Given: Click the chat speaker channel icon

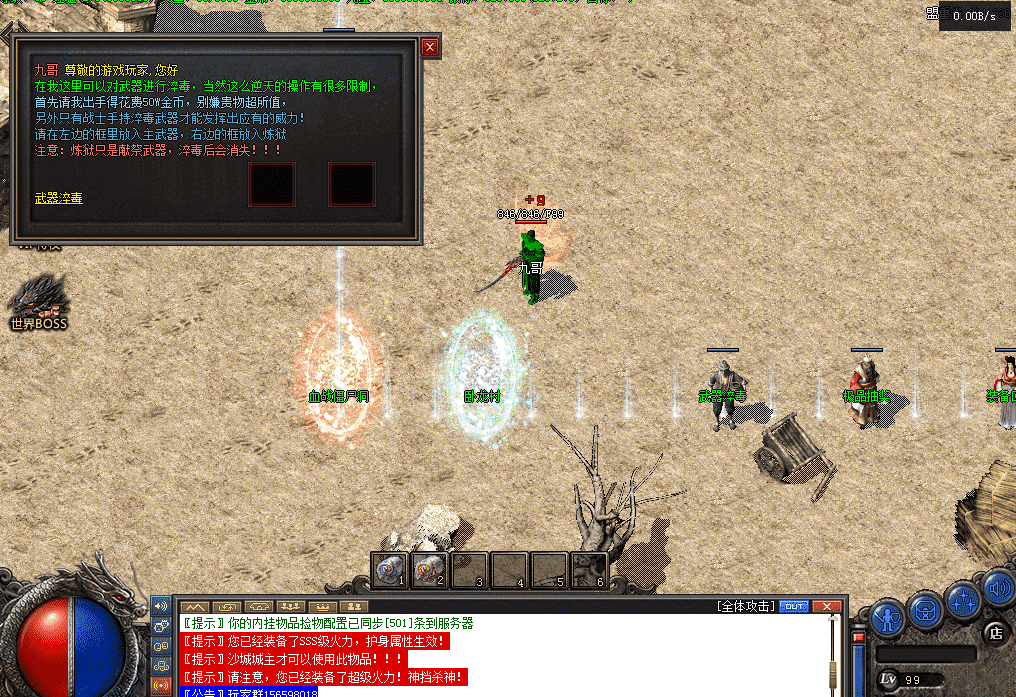Looking at the screenshot, I should [x=161, y=607].
